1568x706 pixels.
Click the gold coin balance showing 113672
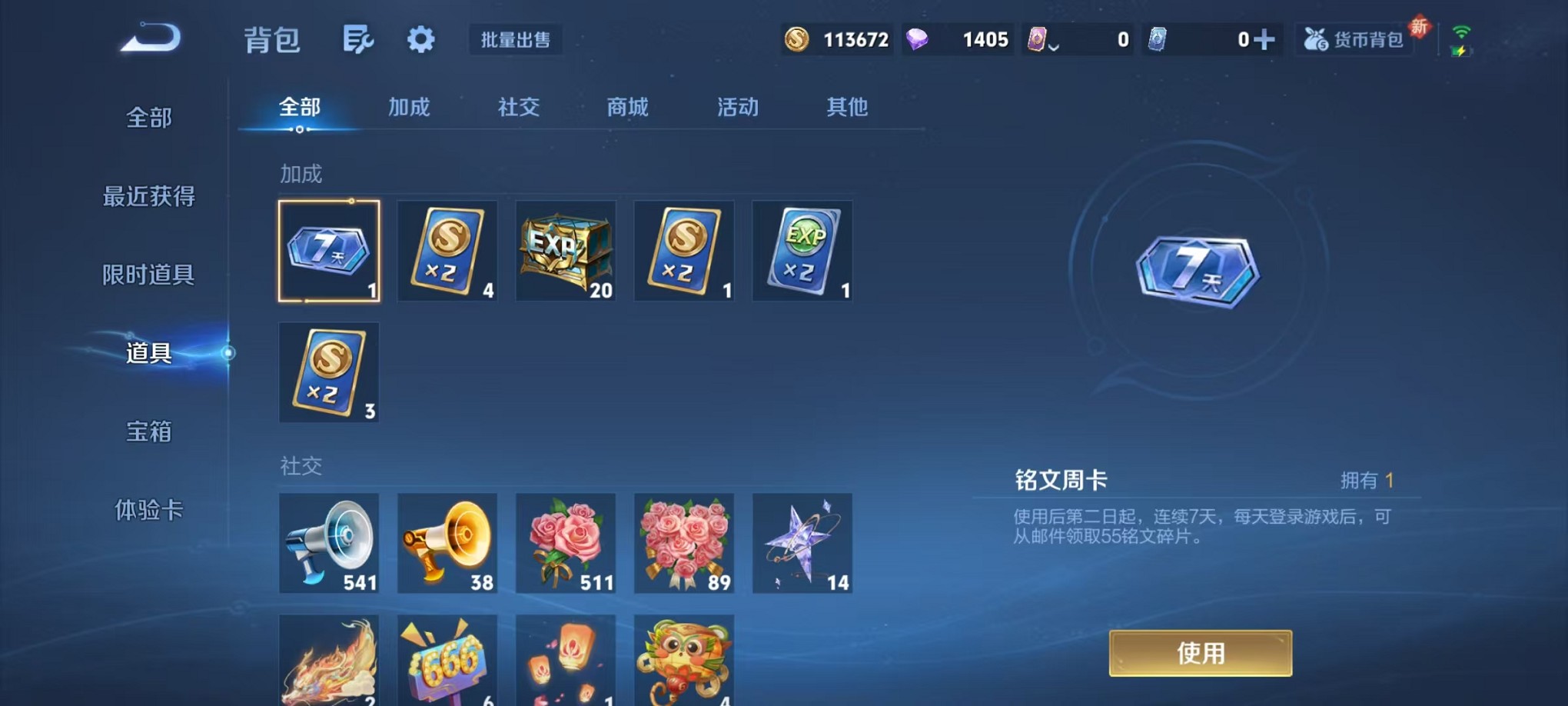point(838,38)
